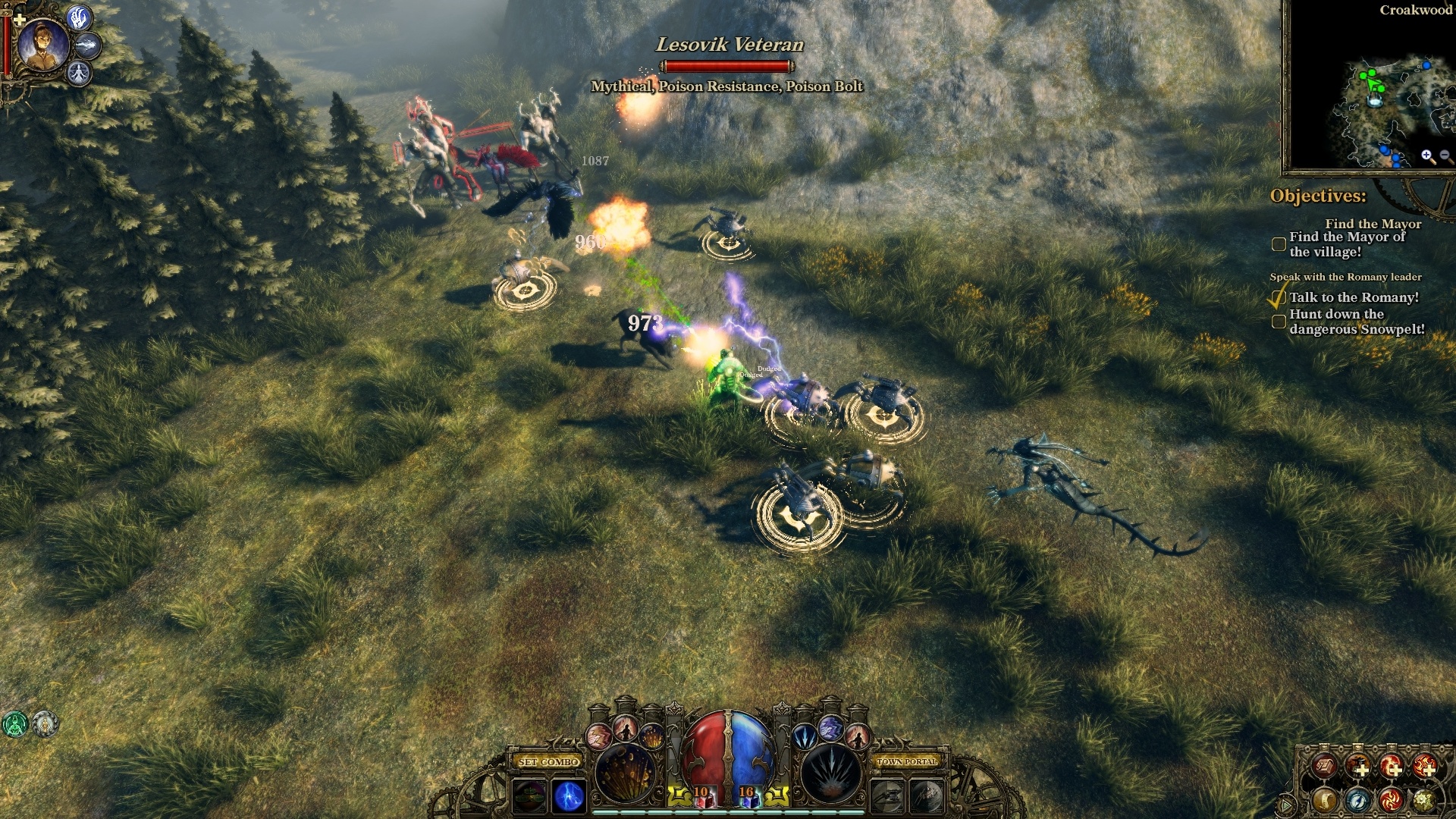This screenshot has height=819, width=1456.
Task: Zoom out on the minimap
Action: 1445,156
